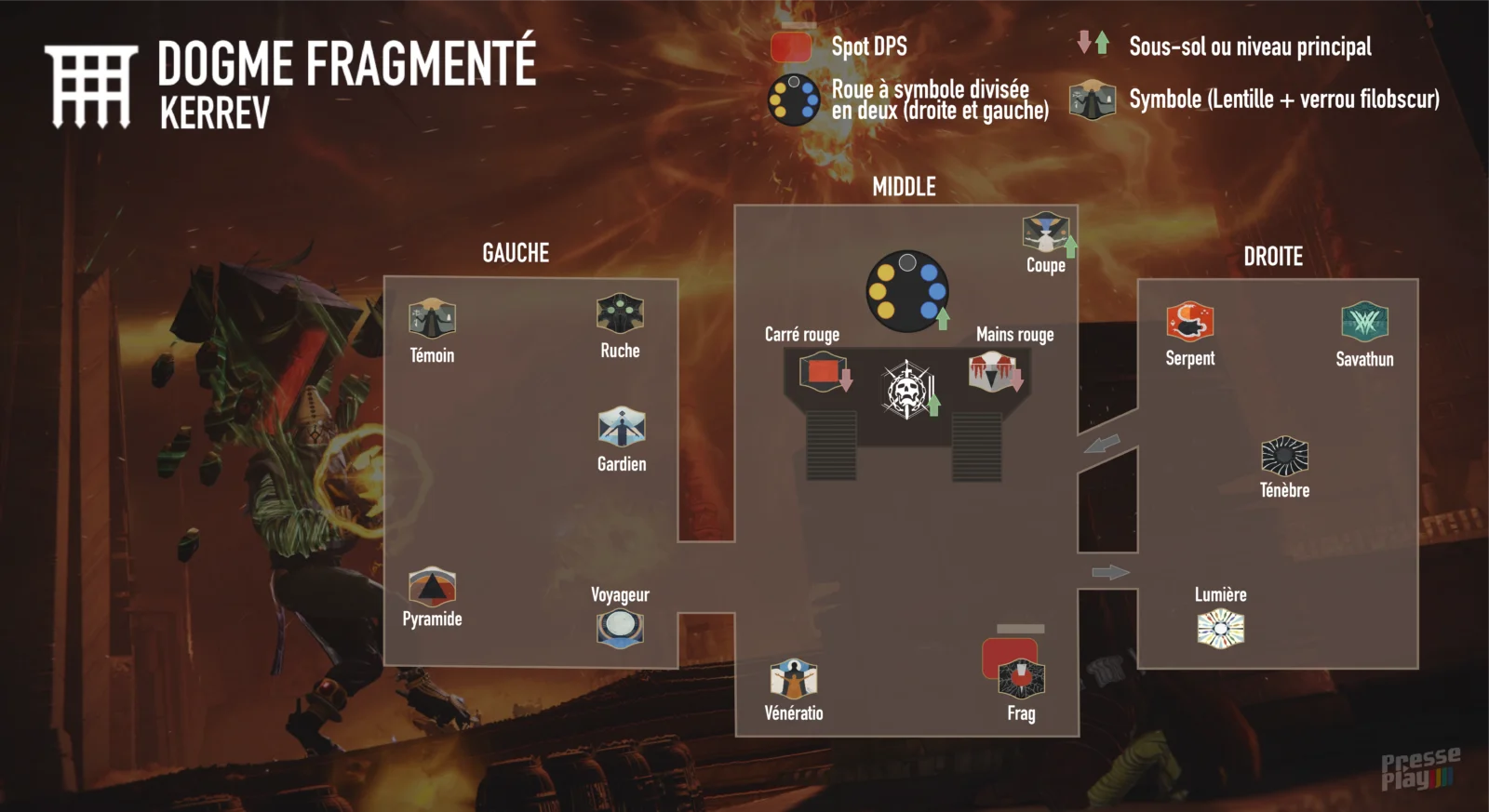Select the split symbol wheel legend icon

click(793, 100)
